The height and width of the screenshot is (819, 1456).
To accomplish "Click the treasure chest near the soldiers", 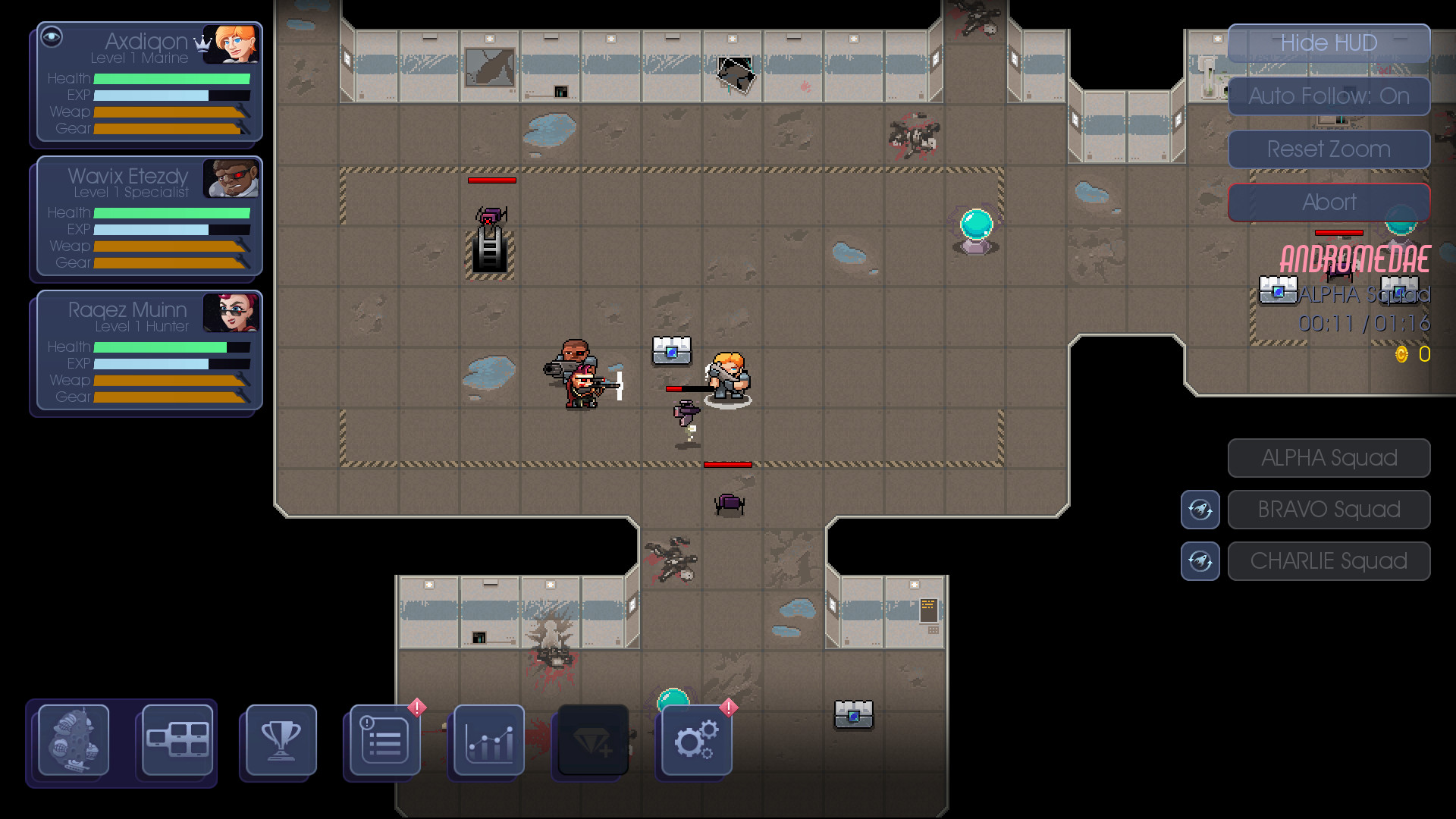I will tap(670, 350).
